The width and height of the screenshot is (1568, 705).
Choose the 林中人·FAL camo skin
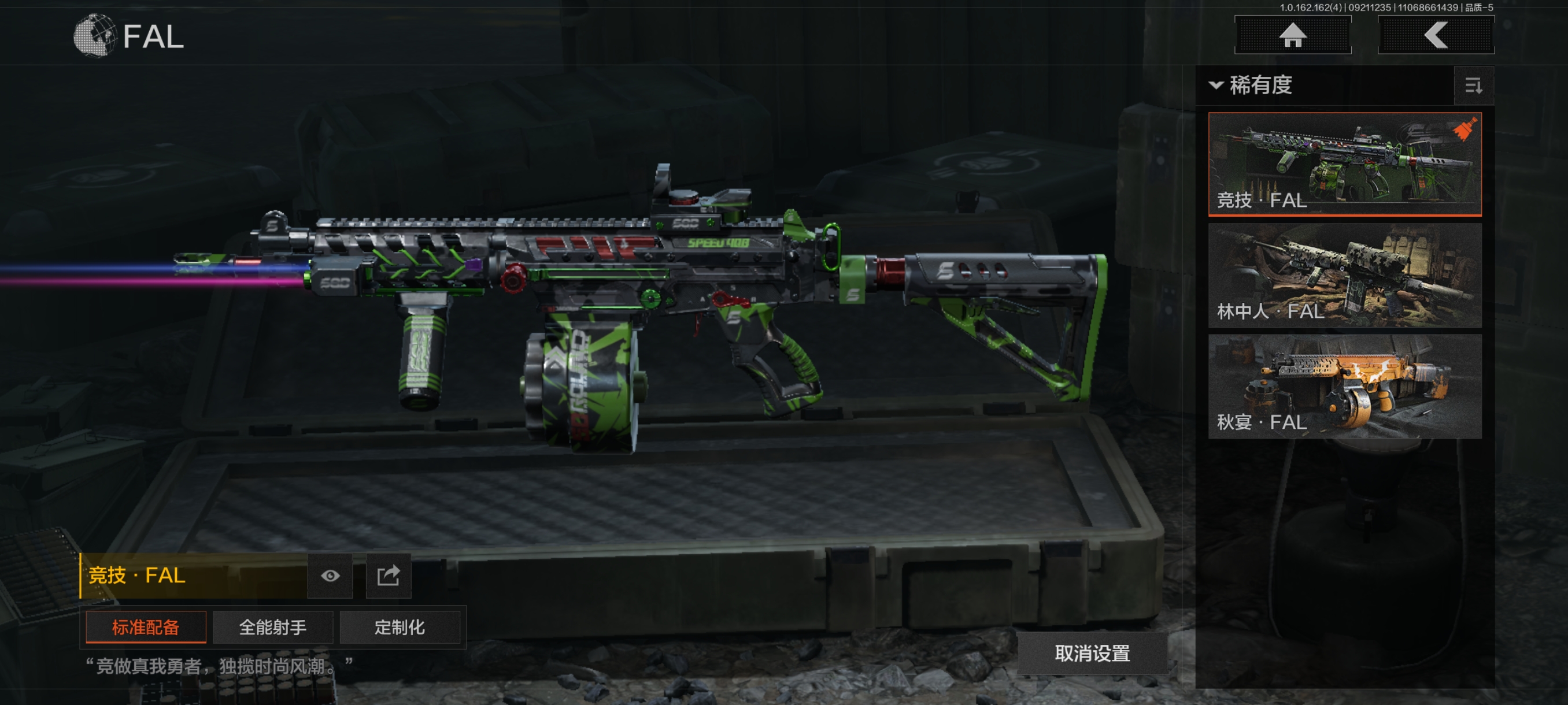pos(1344,275)
